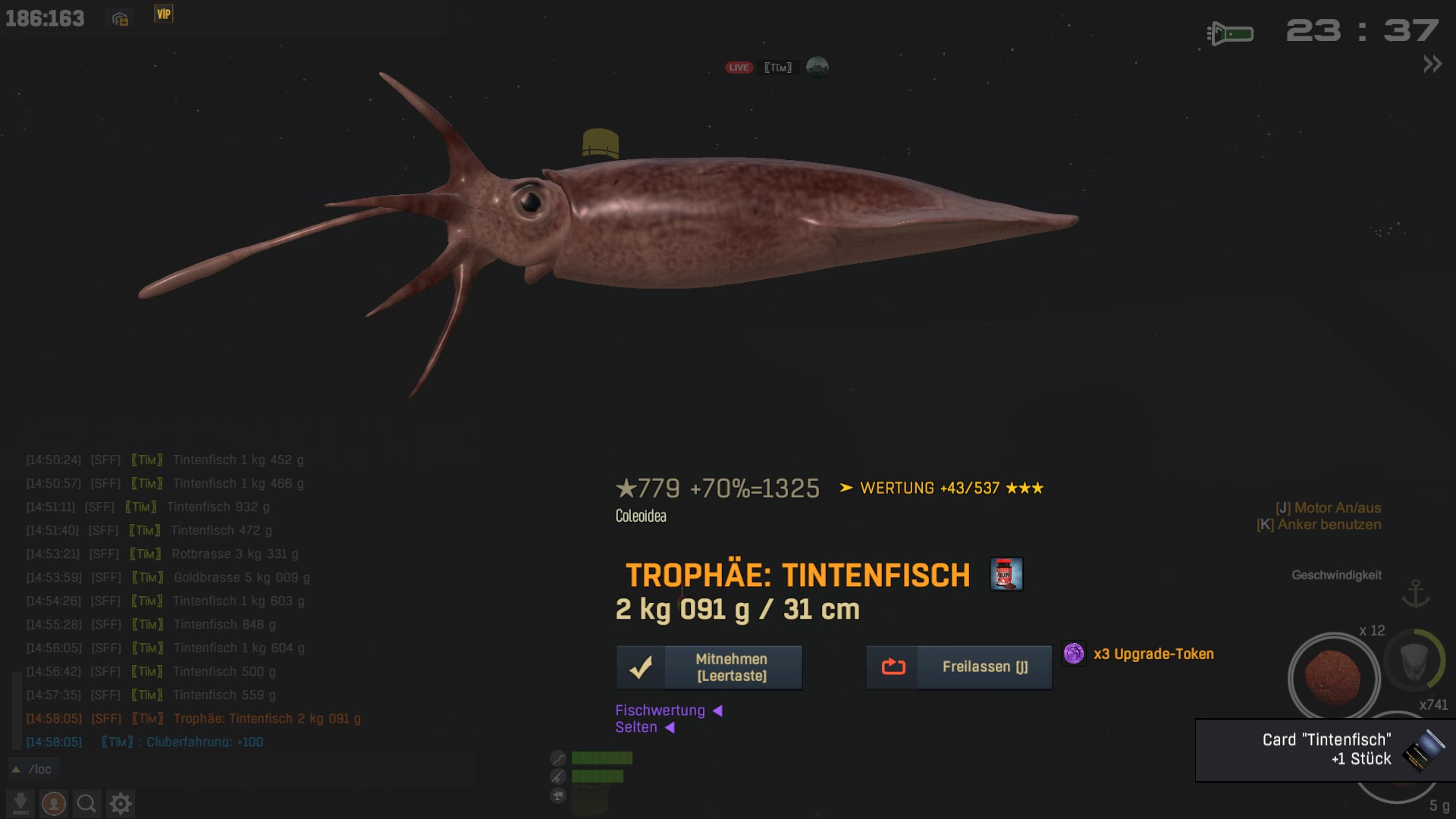Image resolution: width=1456 pixels, height=819 pixels.
Task: Release the fish with Freilassen
Action: coord(959,667)
